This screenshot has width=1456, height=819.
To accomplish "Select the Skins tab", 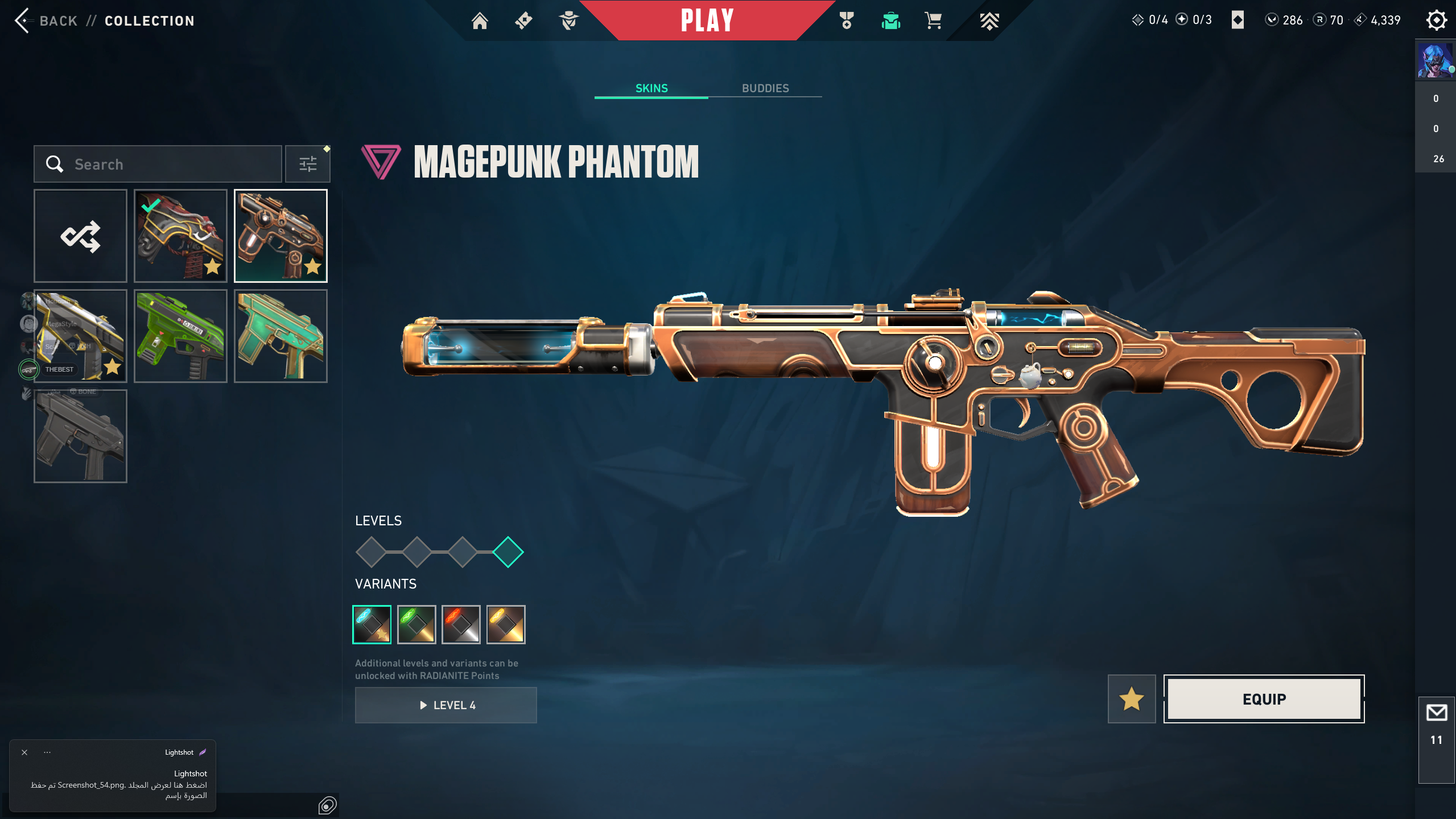I will (x=651, y=88).
